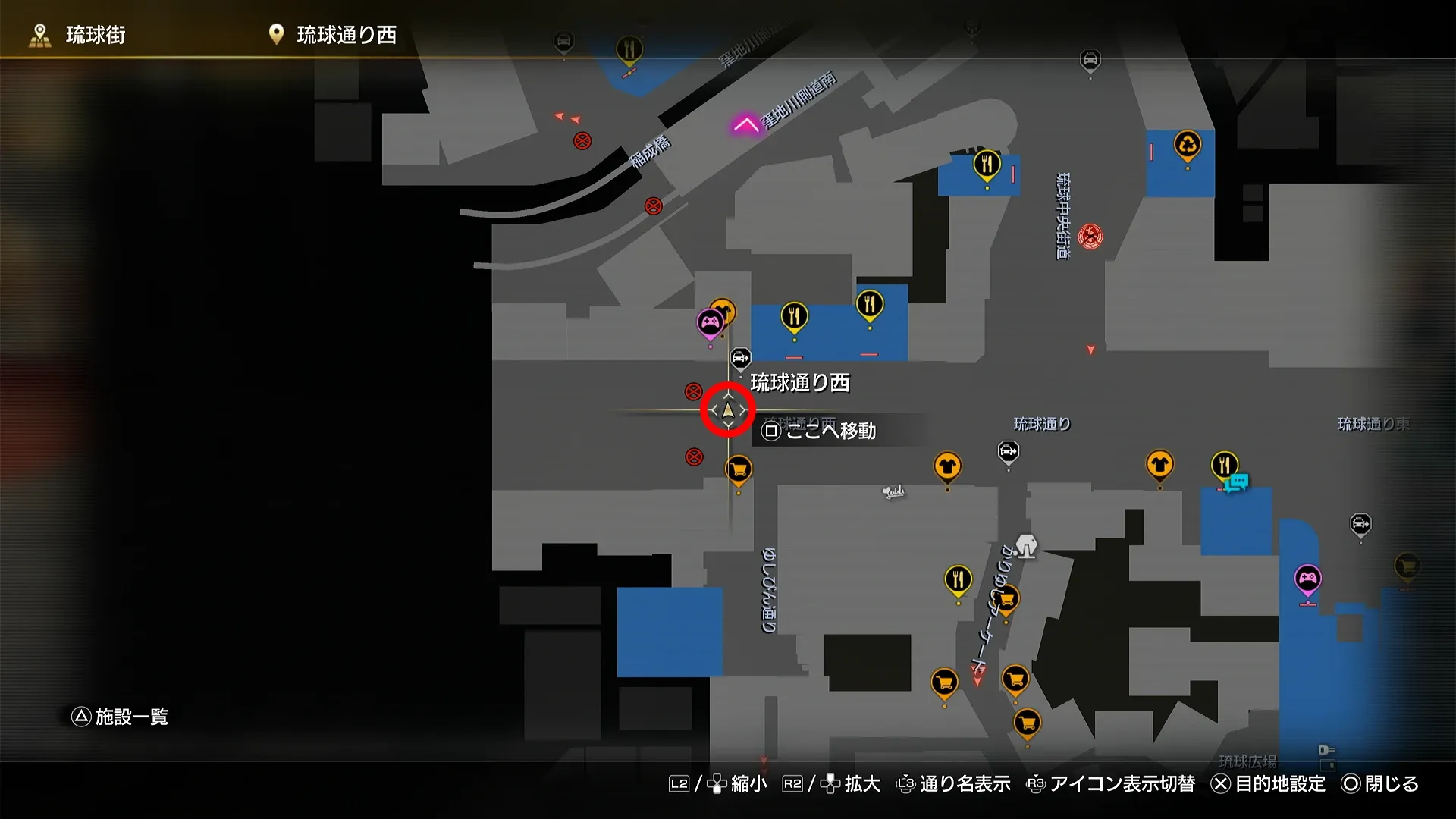Click the restaurant pin along かりゆしアーケード
The height and width of the screenshot is (819, 1456).
click(x=957, y=580)
